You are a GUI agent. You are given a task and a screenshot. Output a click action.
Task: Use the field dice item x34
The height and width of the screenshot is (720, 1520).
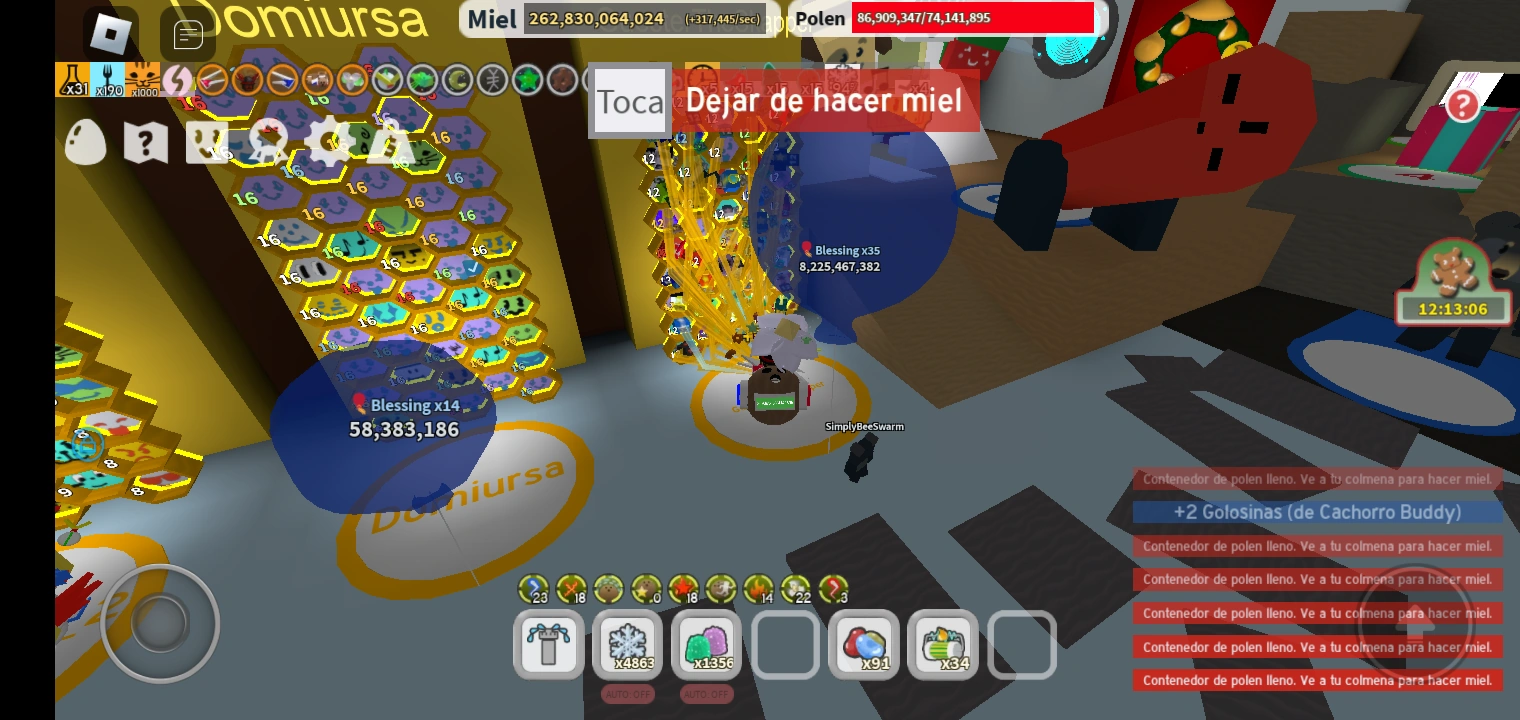[943, 645]
